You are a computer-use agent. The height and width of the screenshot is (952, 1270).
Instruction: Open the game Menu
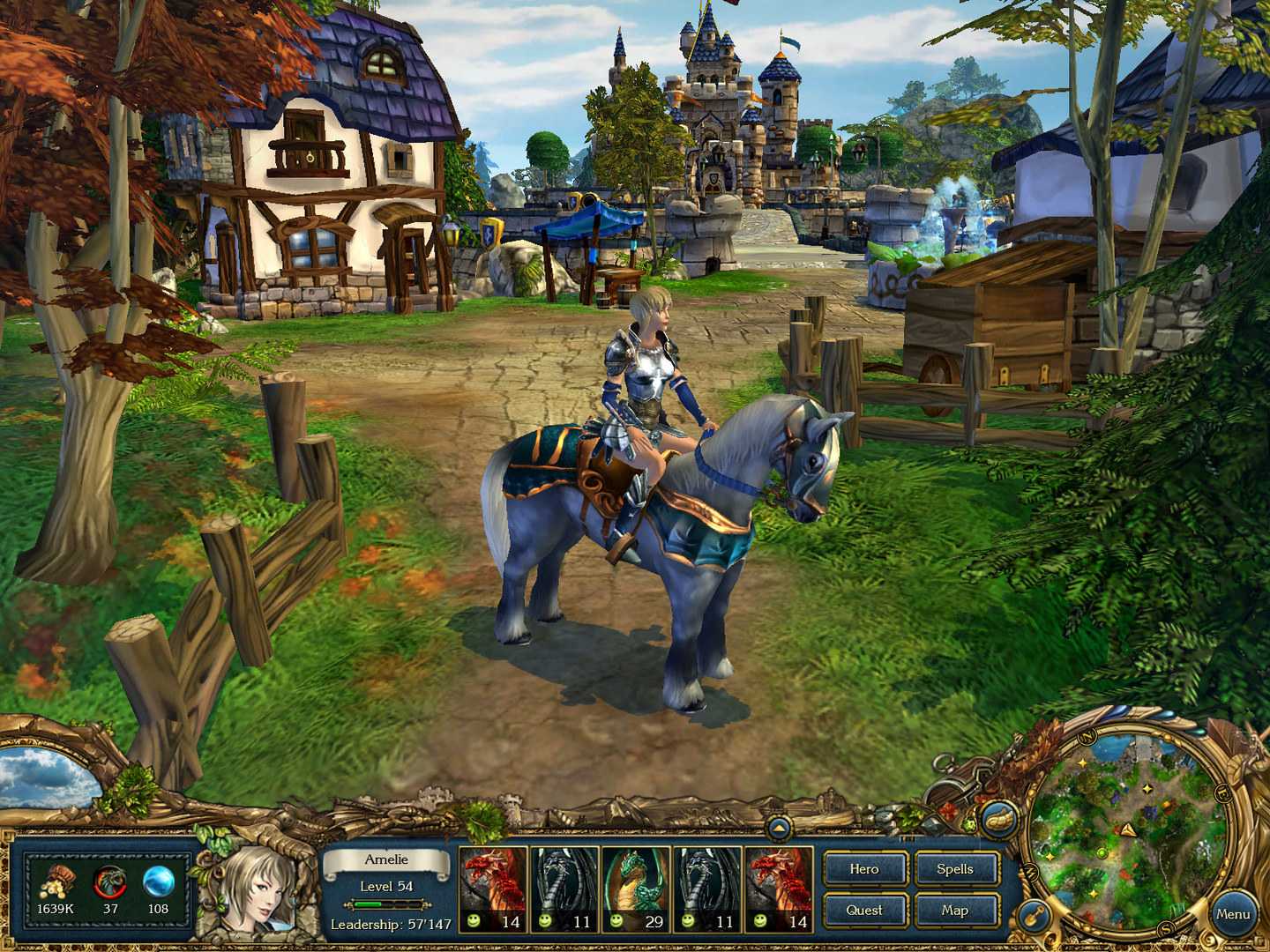pyautogui.click(x=1233, y=913)
